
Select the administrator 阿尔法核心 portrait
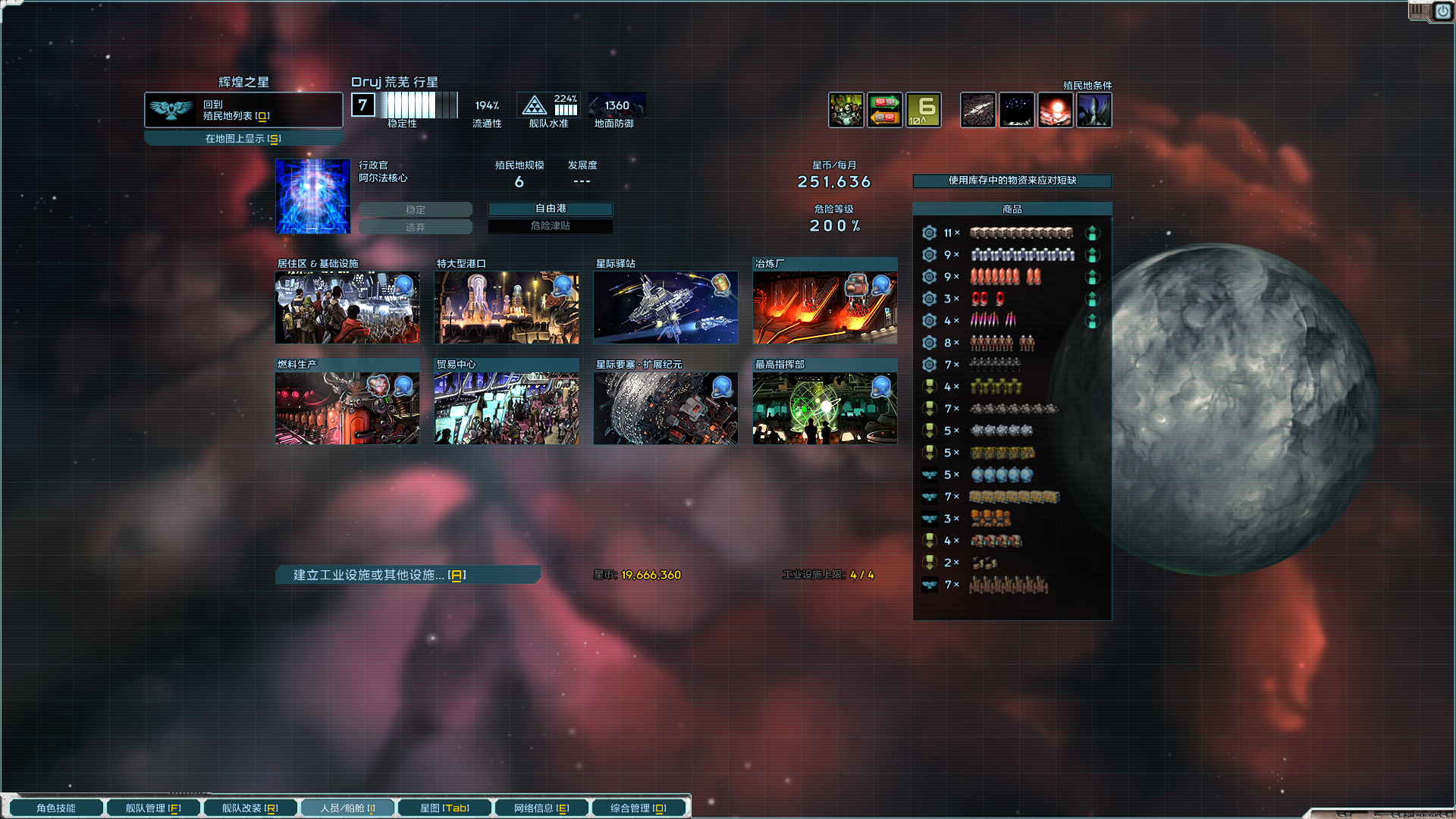(x=312, y=196)
